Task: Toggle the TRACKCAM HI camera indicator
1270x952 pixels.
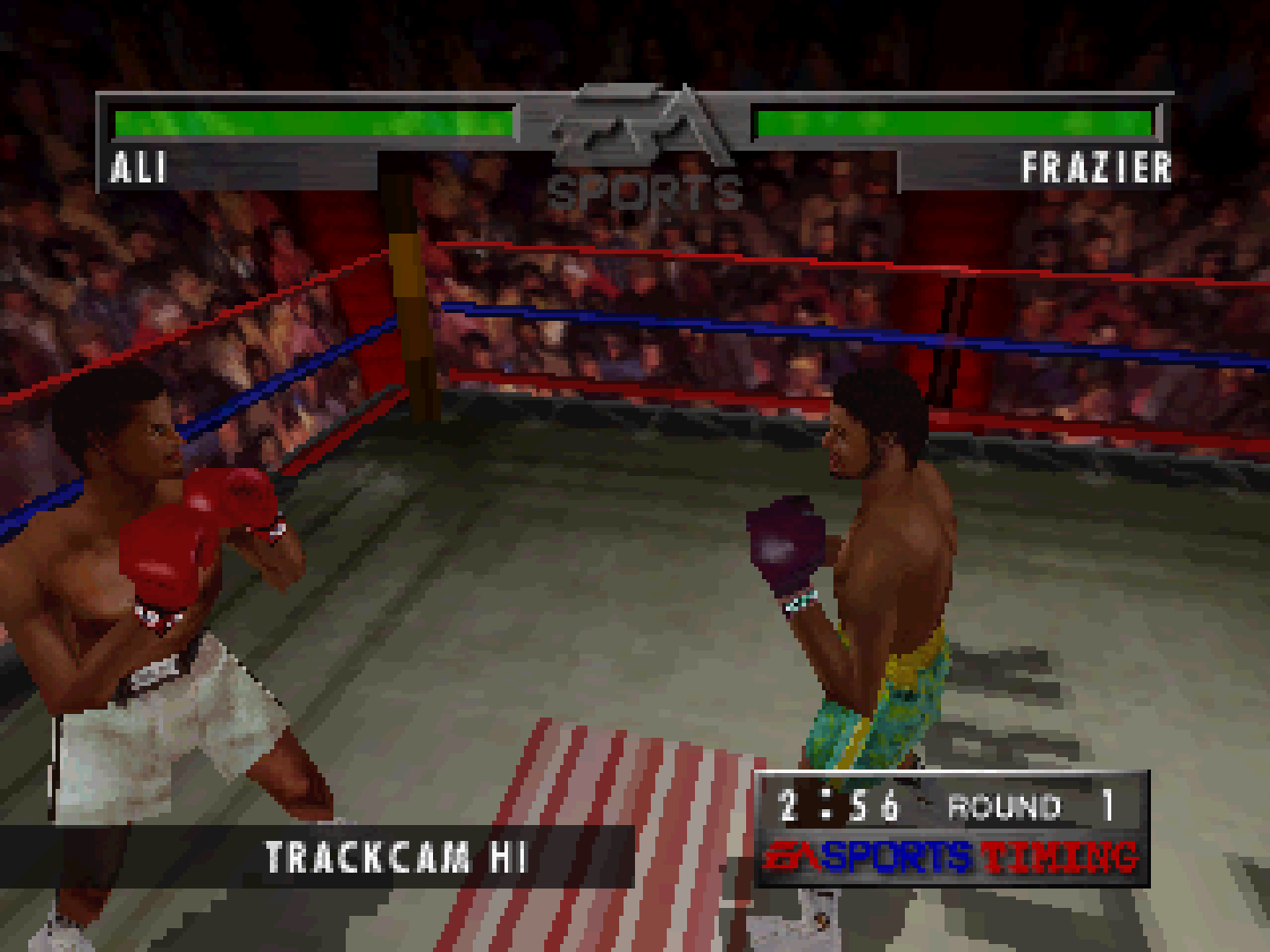Action: (x=395, y=853)
